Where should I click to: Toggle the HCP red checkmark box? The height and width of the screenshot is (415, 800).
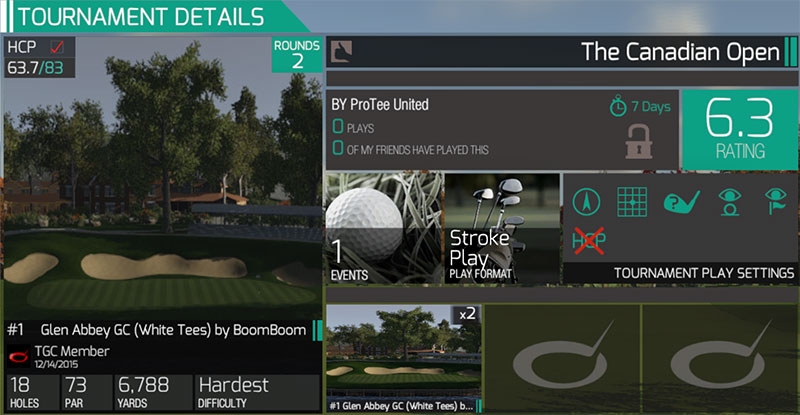(57, 47)
